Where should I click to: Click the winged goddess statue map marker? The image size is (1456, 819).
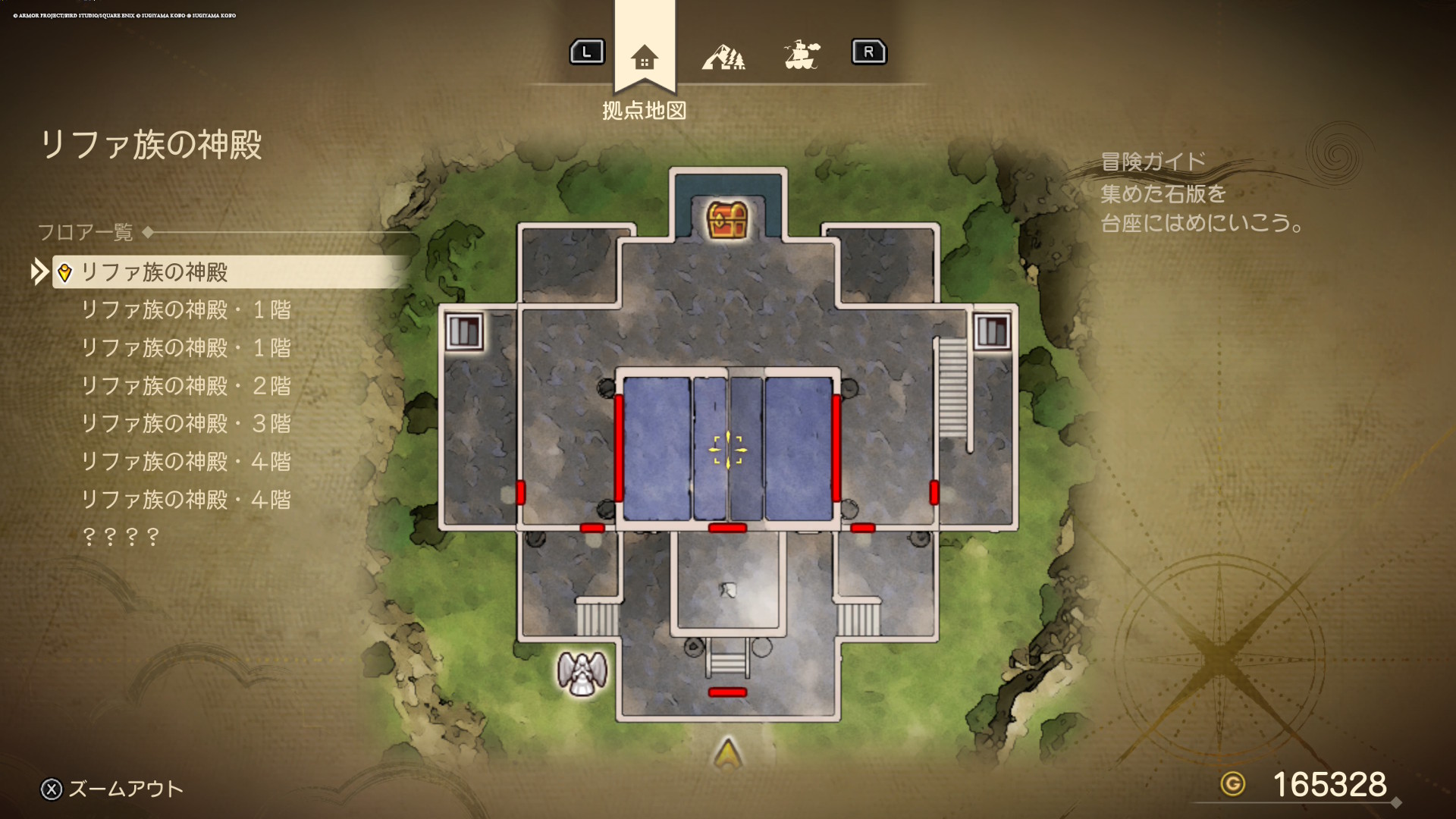click(582, 673)
